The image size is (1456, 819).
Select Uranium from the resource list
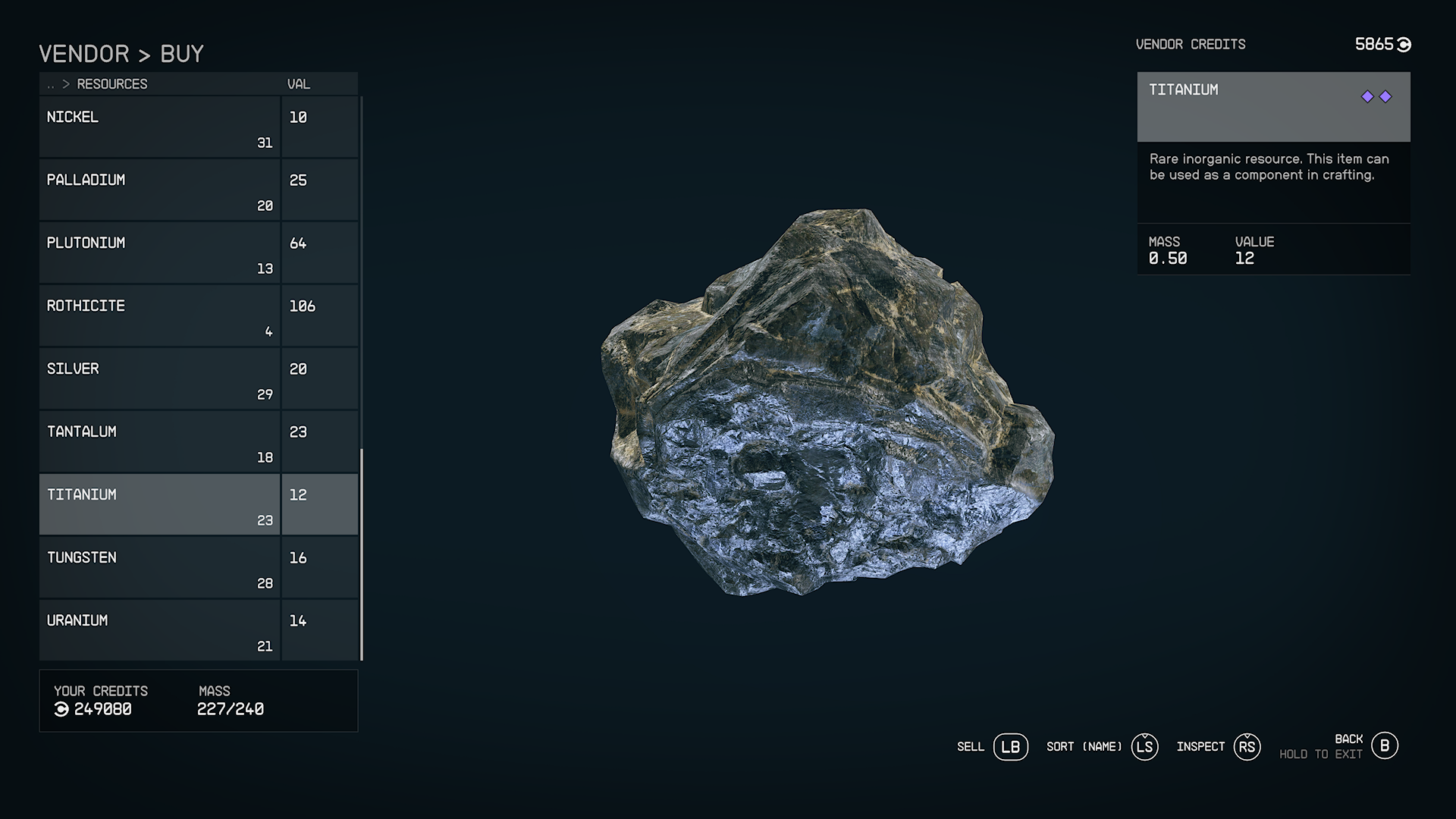[159, 629]
